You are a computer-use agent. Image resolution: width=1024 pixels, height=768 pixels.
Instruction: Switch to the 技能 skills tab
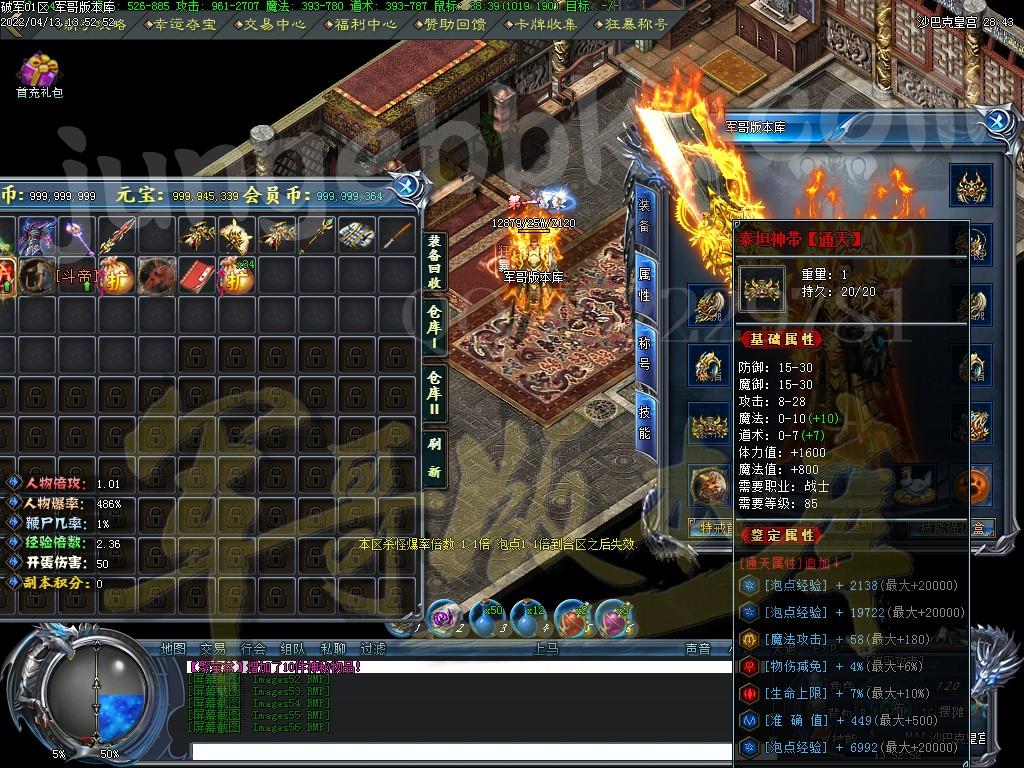(645, 419)
